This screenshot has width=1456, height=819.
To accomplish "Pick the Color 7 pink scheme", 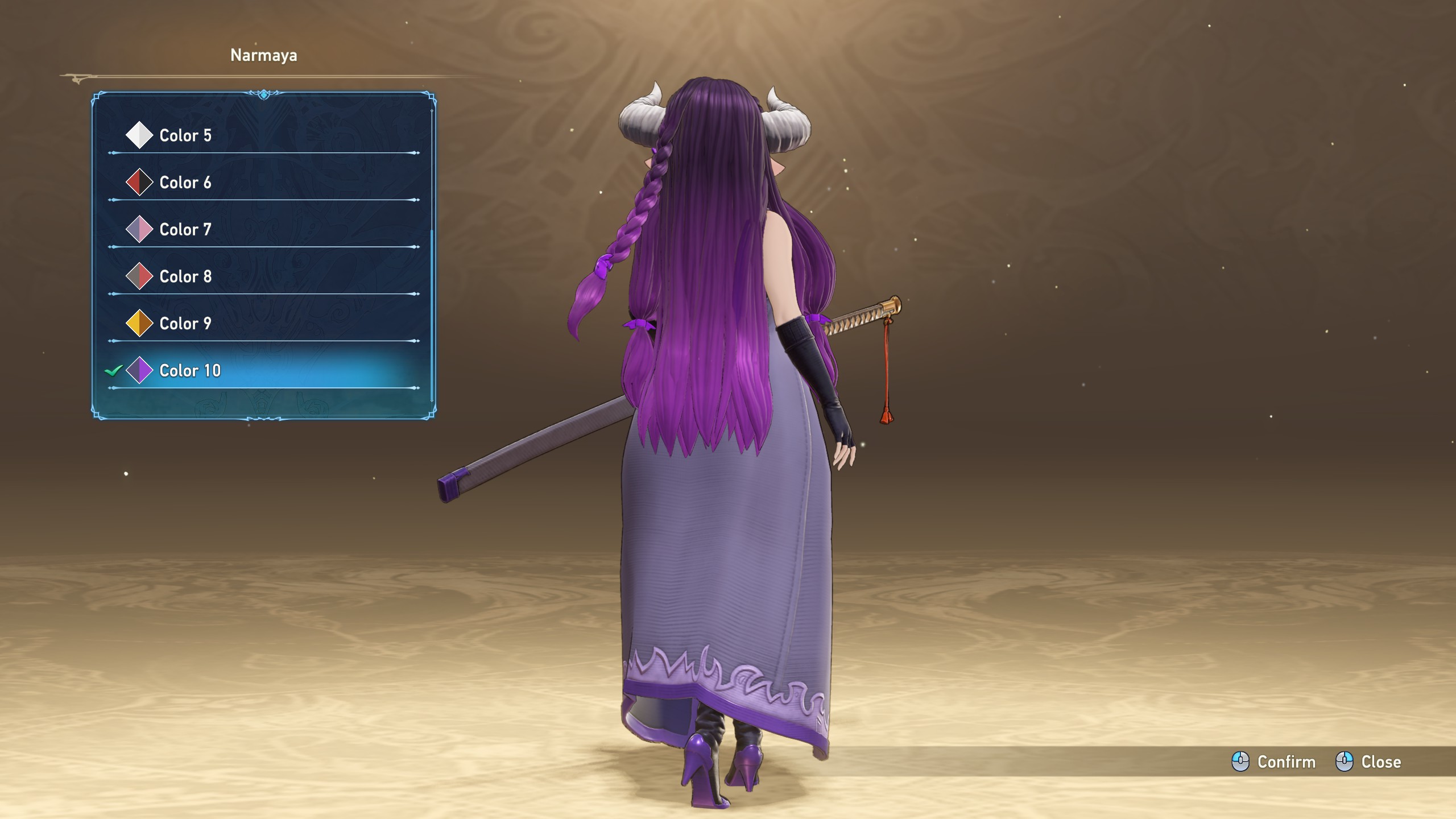I will (x=185, y=230).
